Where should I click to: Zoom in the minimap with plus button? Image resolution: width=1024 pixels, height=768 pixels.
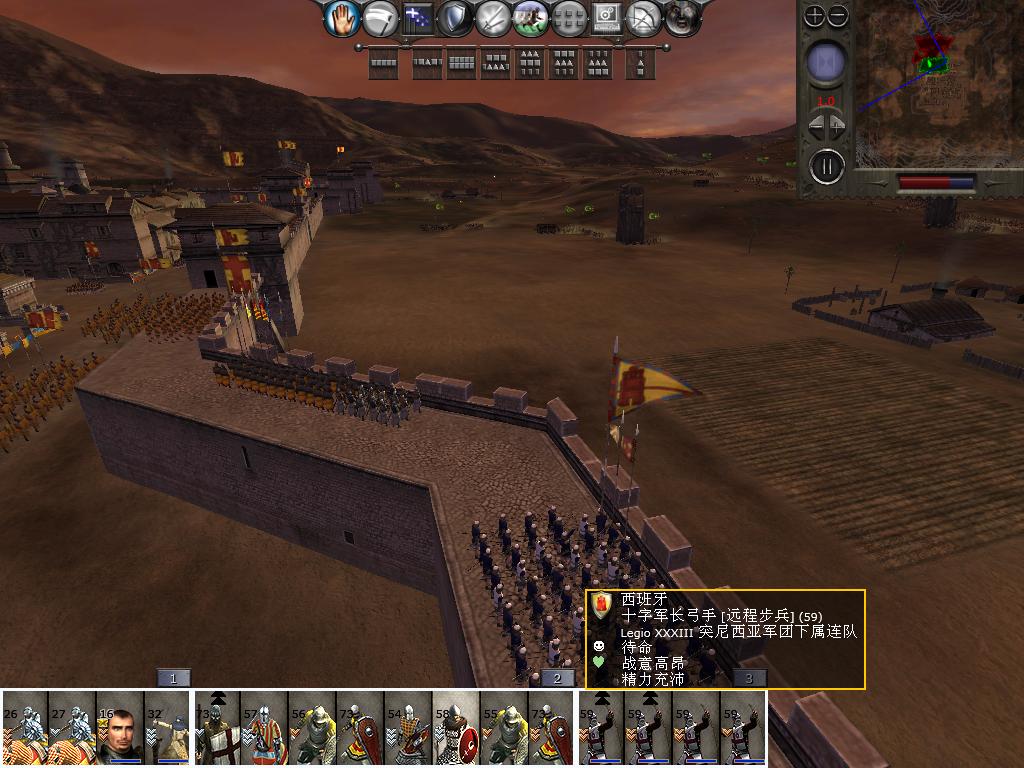(815, 16)
